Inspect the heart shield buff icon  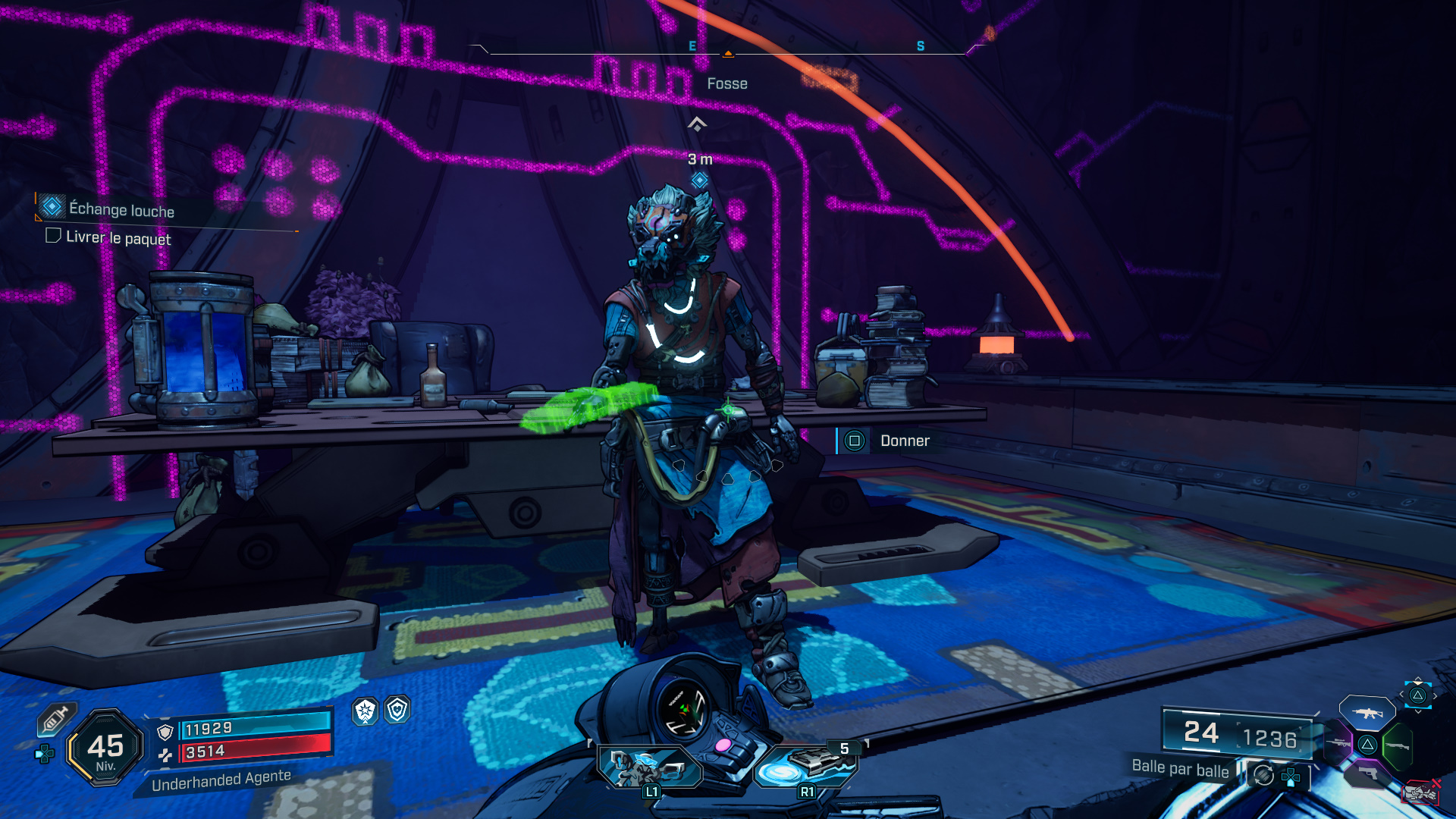(x=397, y=710)
